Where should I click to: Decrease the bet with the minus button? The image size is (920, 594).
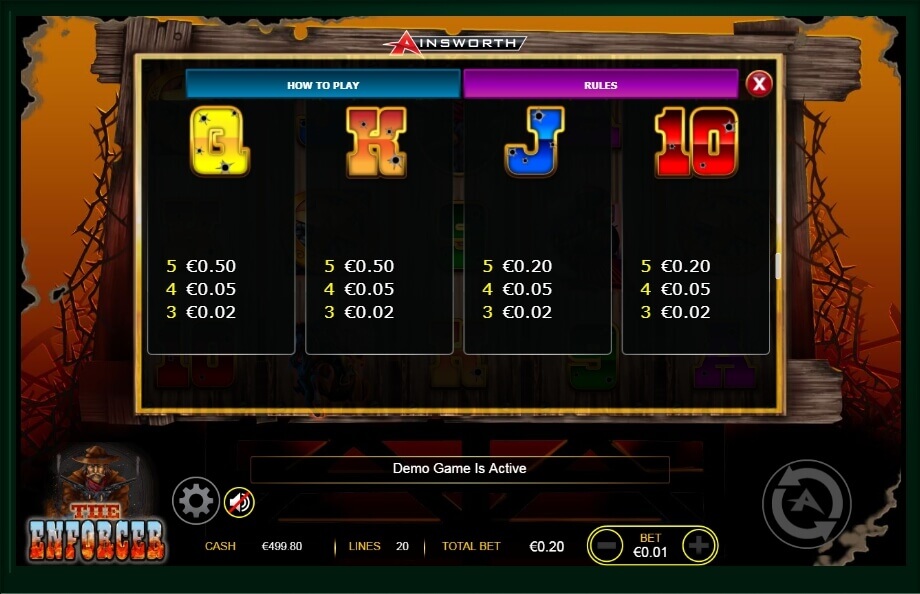(x=605, y=545)
